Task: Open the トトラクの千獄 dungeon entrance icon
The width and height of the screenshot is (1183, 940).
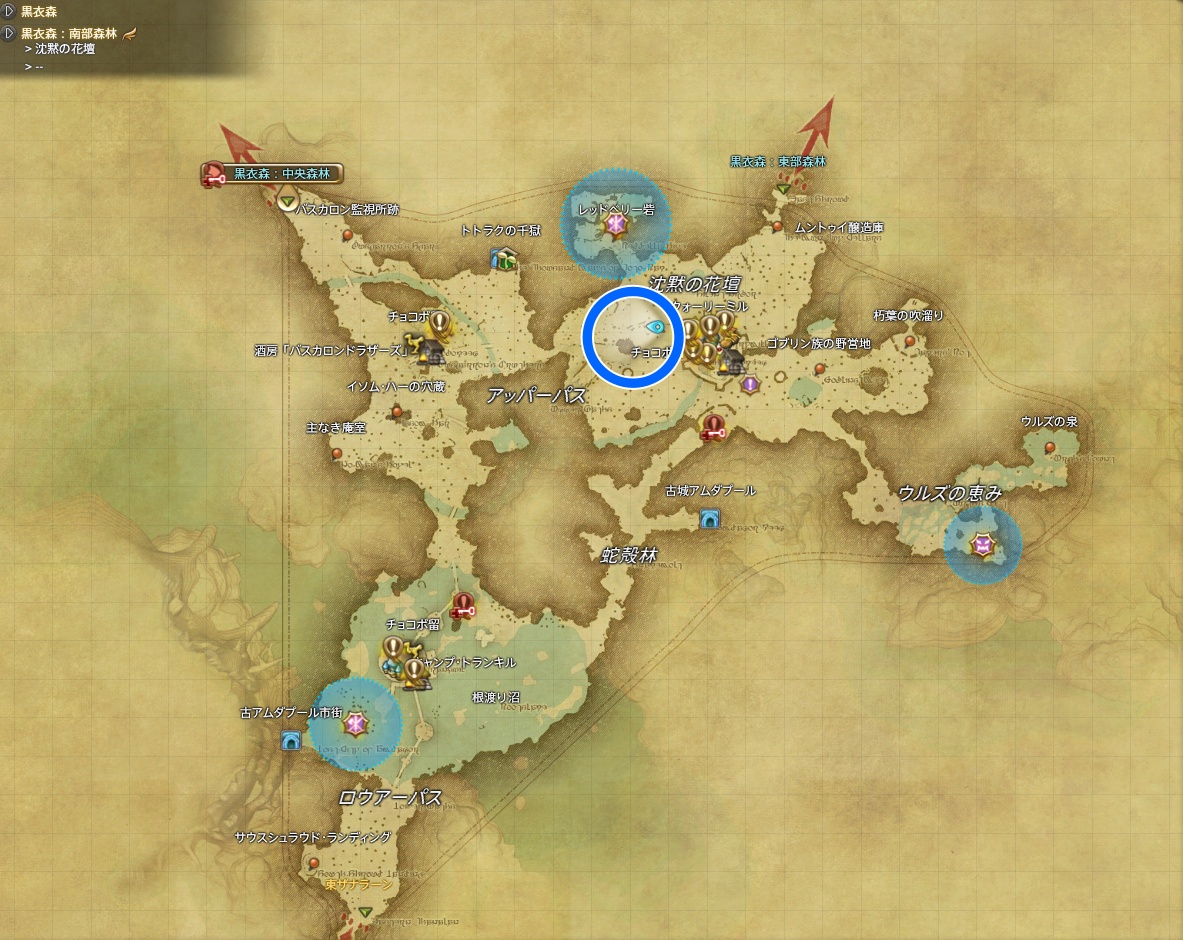Action: point(502,258)
